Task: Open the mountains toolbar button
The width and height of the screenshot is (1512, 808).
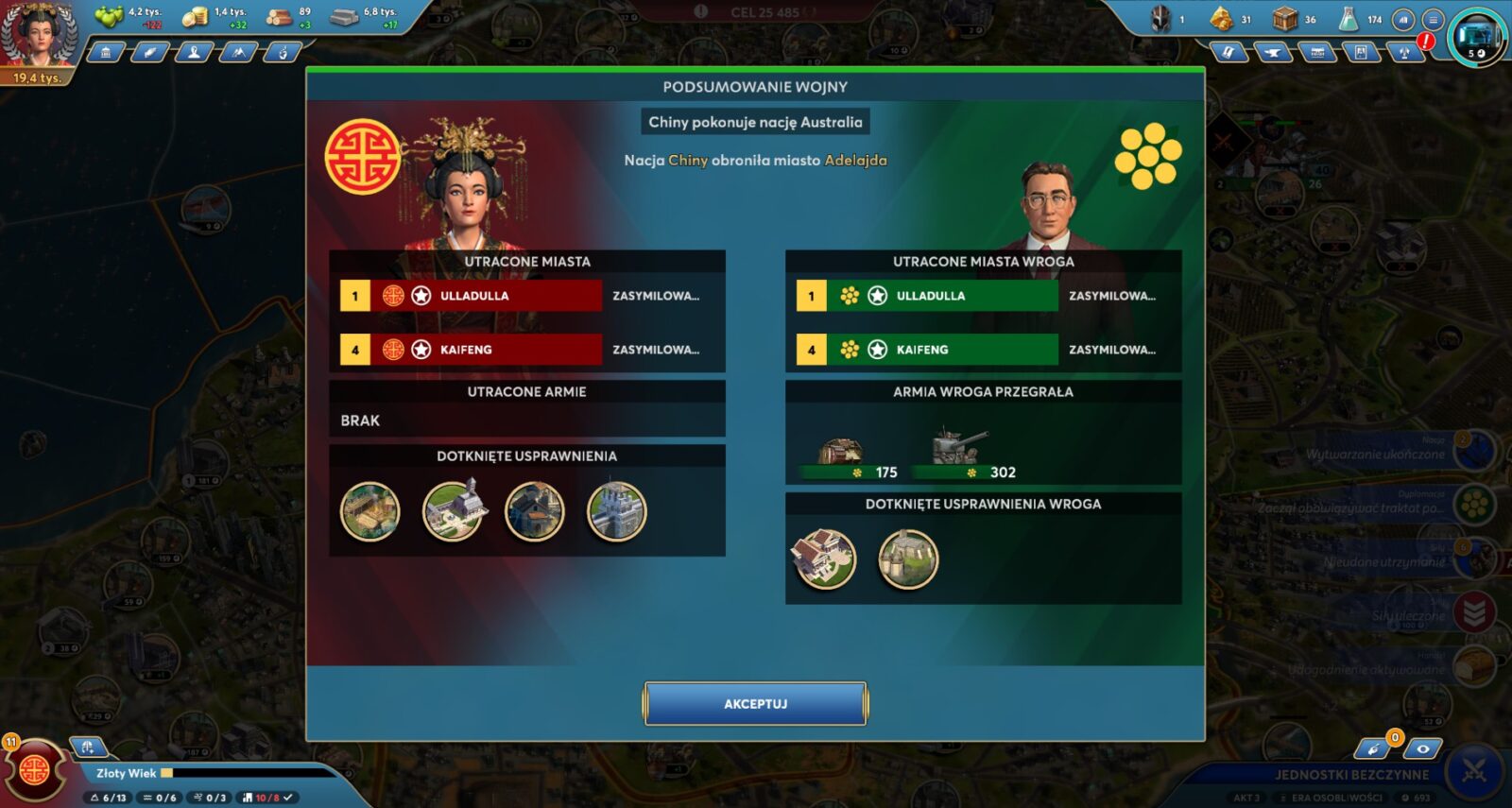Action: click(x=238, y=53)
